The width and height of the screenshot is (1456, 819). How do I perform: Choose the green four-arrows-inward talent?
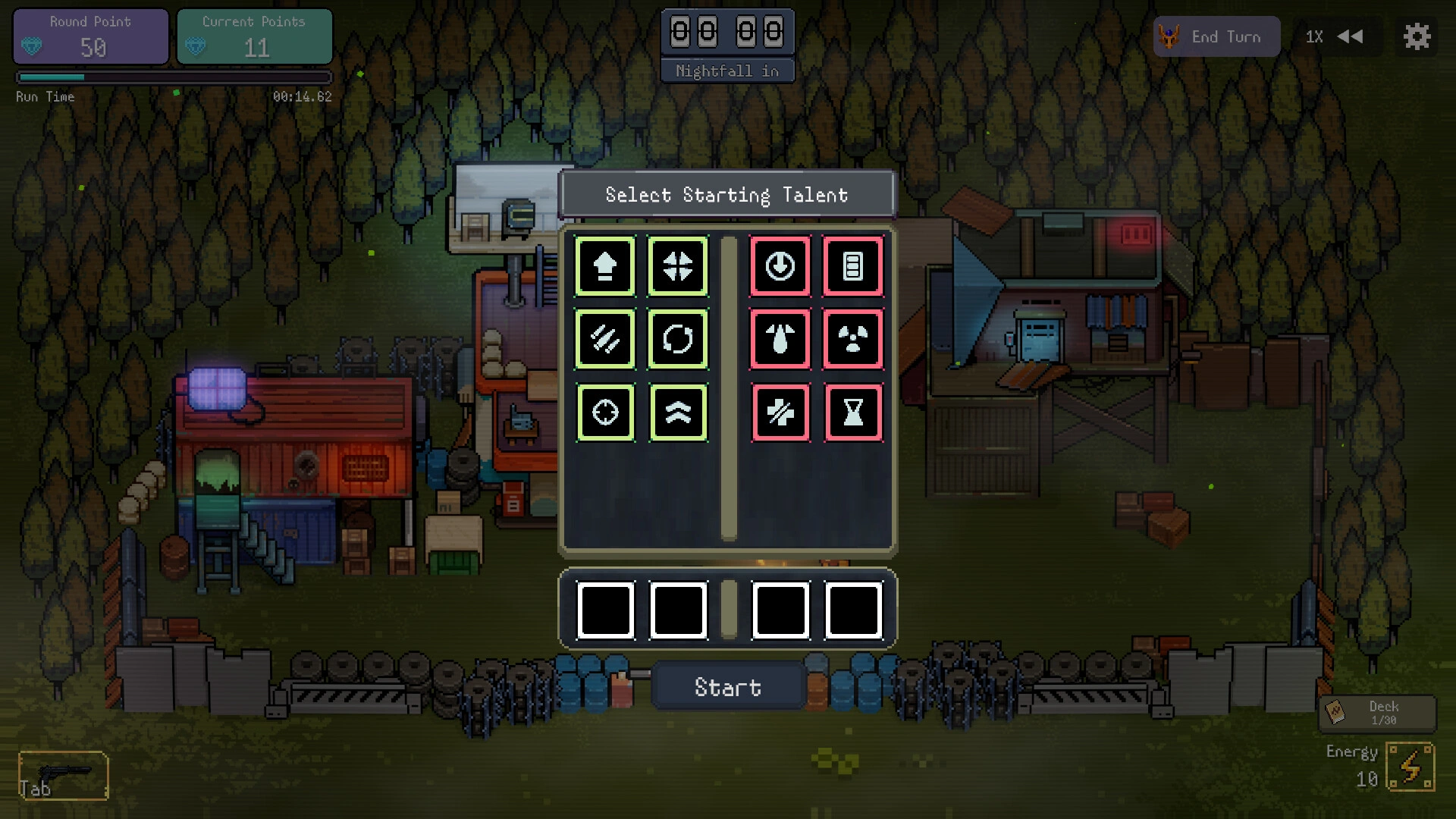678,266
